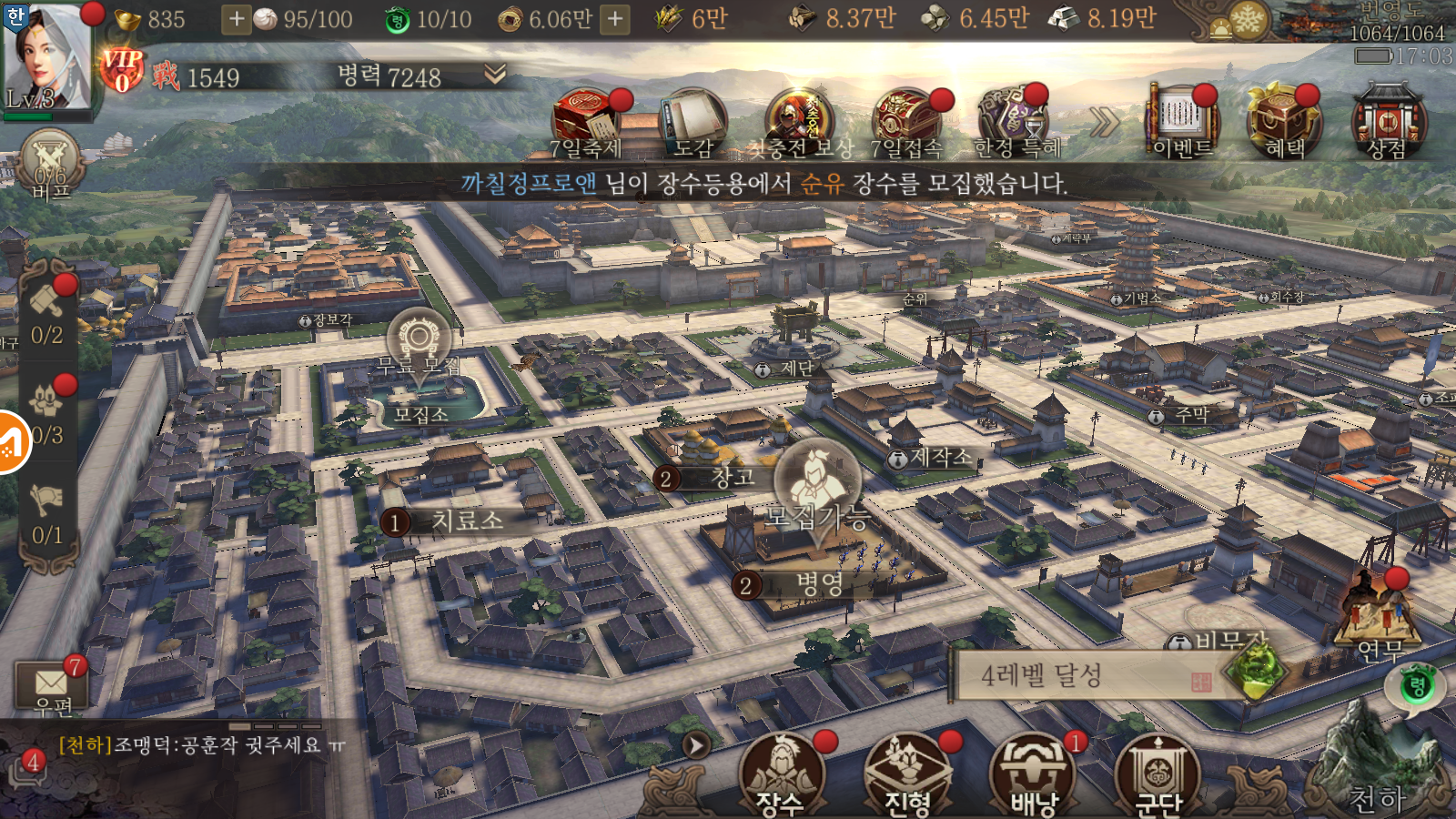Open the 배낭 backpack menu
1456x819 pixels.
[x=1033, y=775]
